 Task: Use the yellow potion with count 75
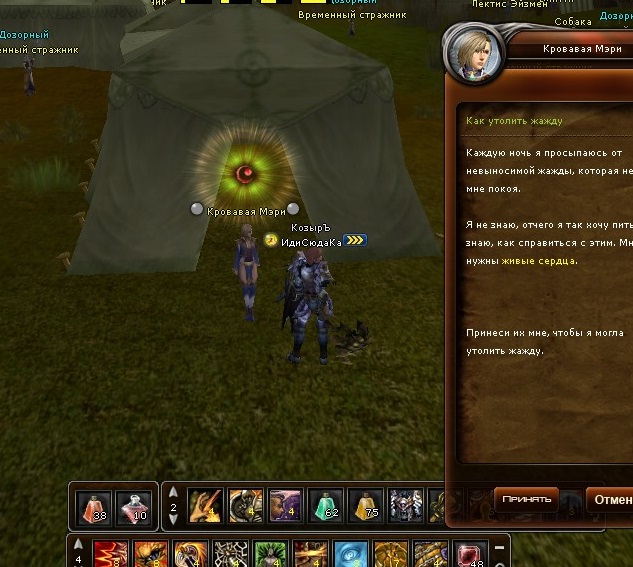tap(365, 507)
